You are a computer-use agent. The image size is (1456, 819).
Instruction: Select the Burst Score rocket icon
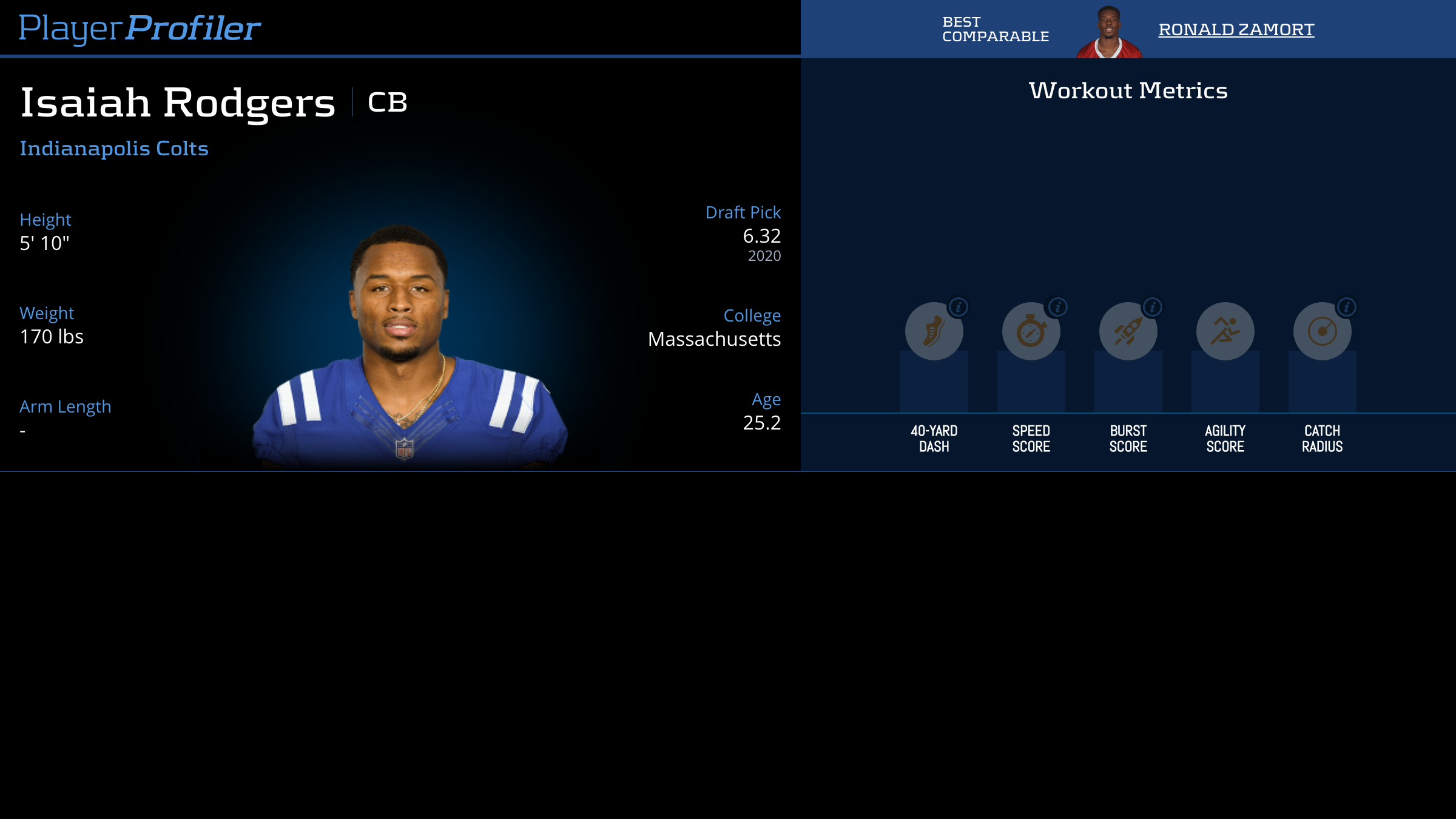(x=1128, y=331)
